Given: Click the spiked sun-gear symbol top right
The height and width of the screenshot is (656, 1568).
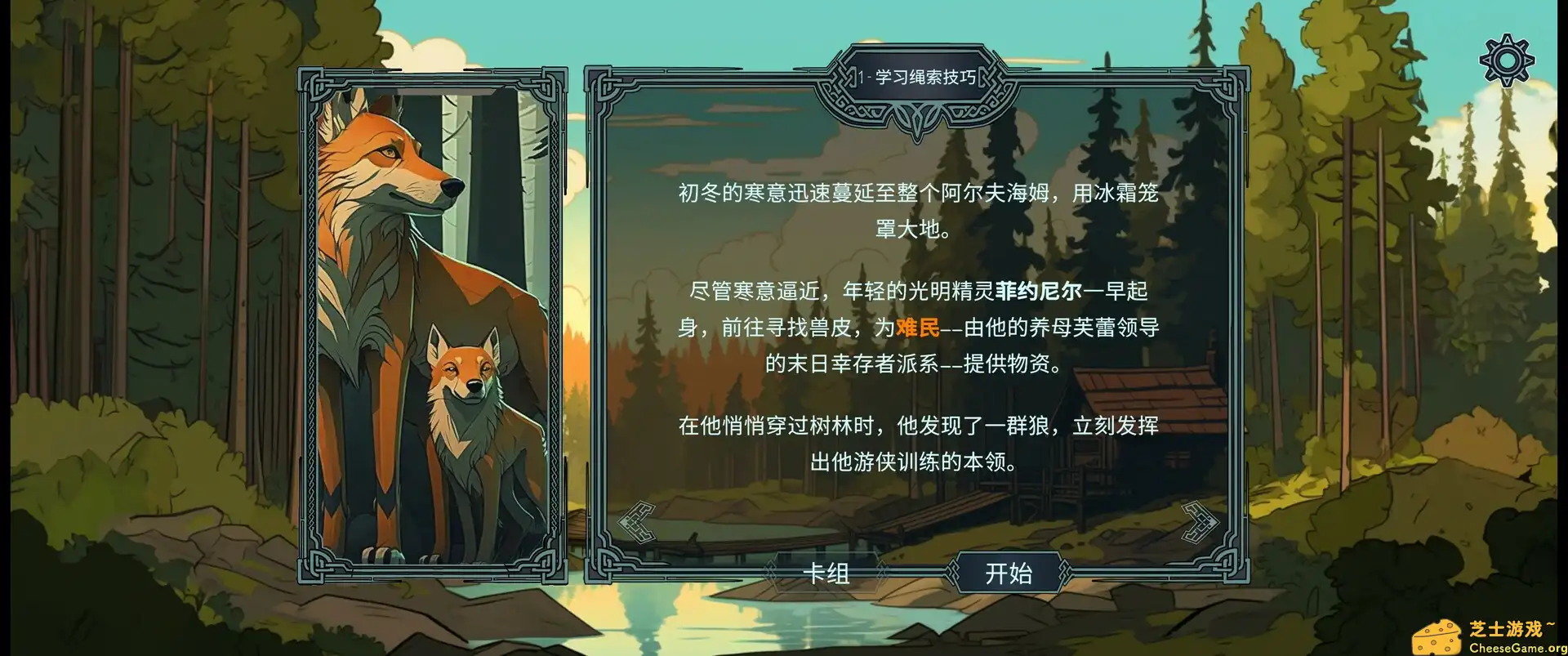Looking at the screenshot, I should click(1507, 59).
